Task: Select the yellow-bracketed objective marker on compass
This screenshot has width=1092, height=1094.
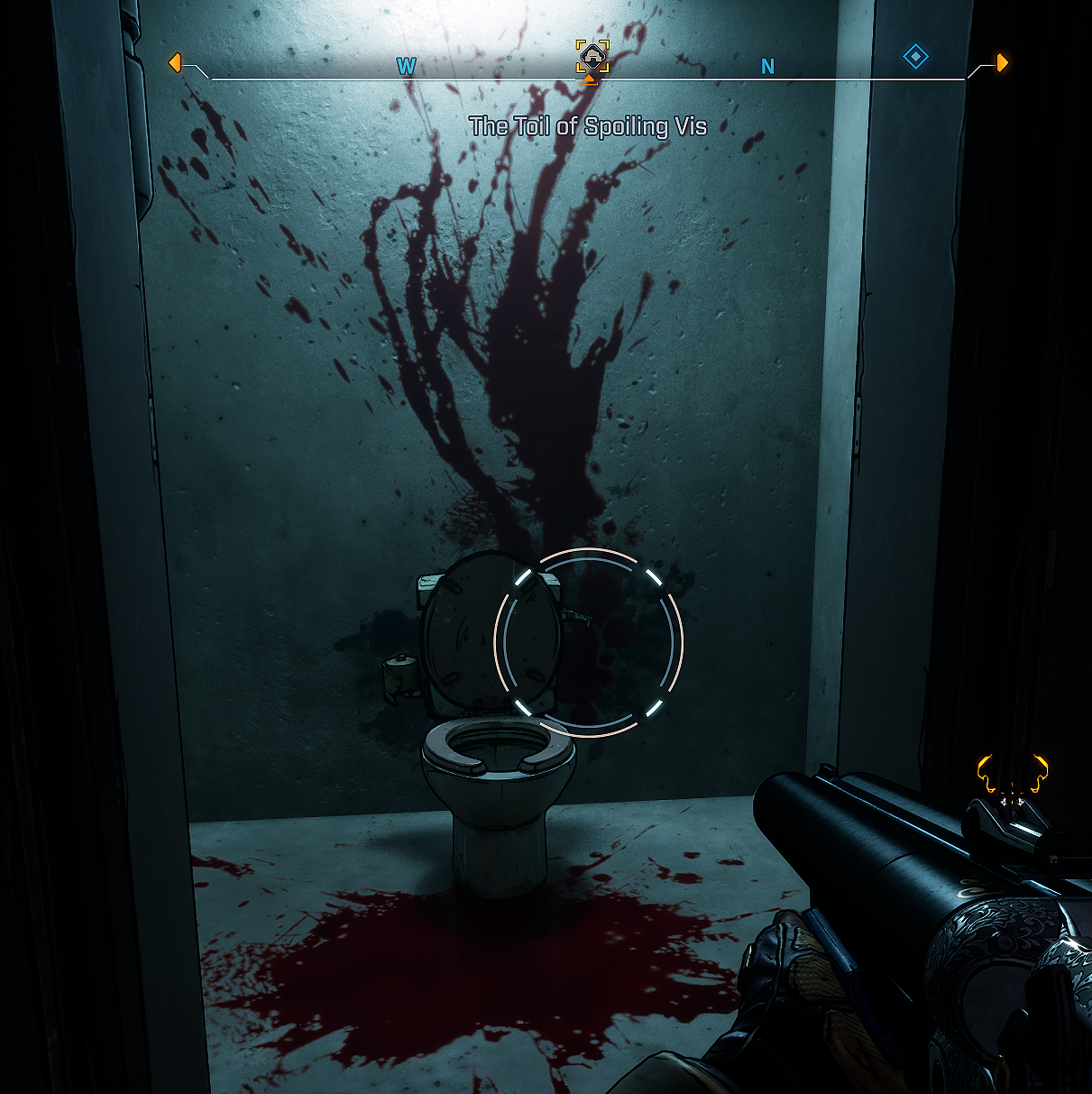Action: [592, 56]
